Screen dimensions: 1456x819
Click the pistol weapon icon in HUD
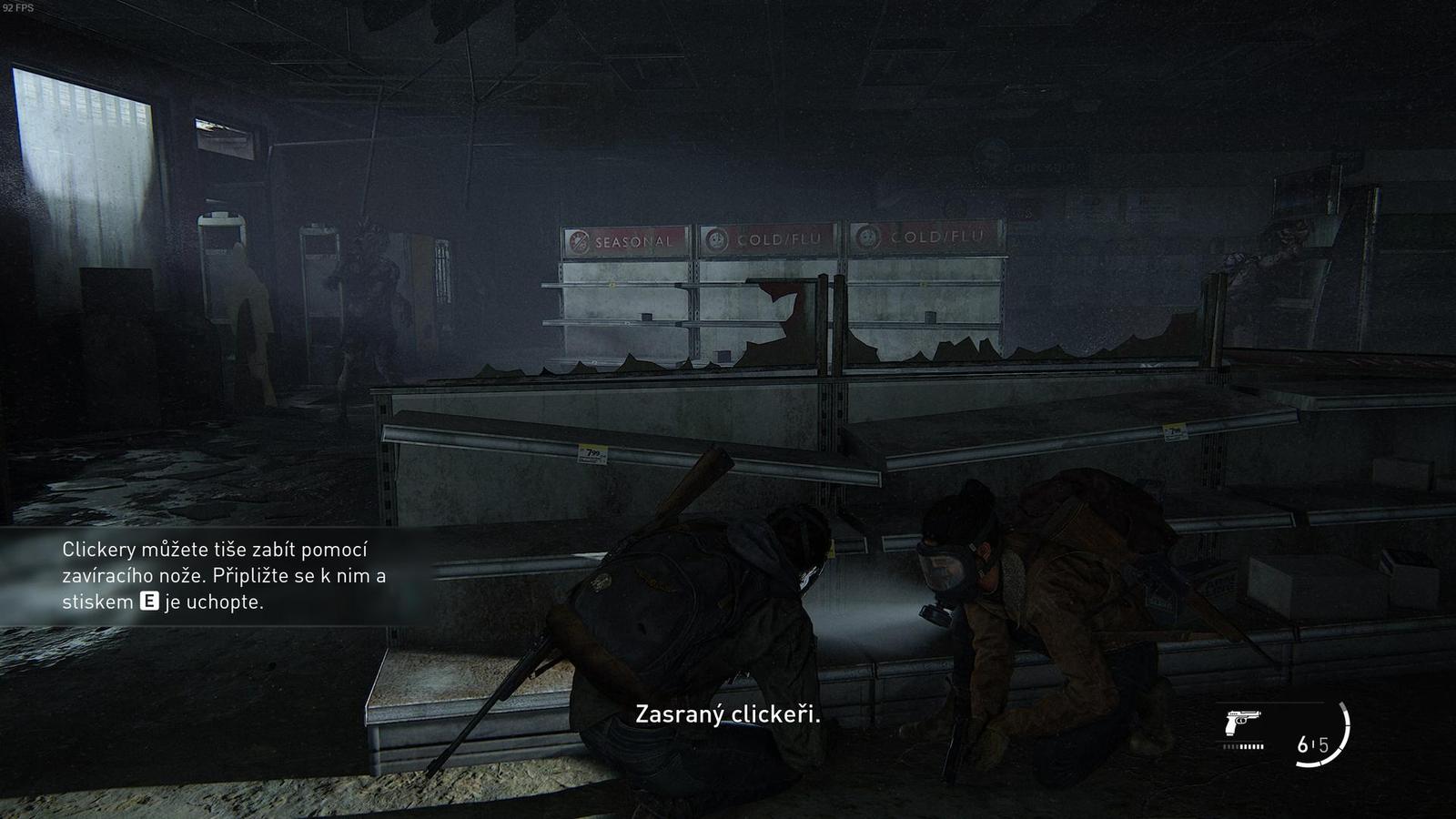[x=1244, y=723]
